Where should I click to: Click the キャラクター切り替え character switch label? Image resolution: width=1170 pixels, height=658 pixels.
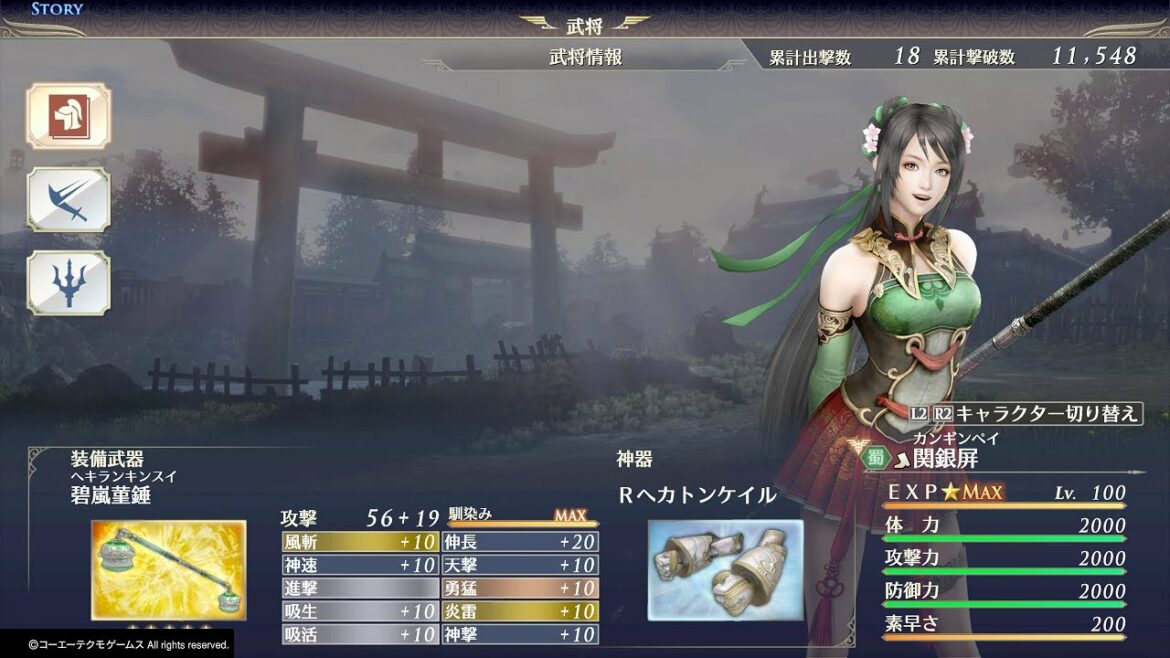pos(1046,413)
